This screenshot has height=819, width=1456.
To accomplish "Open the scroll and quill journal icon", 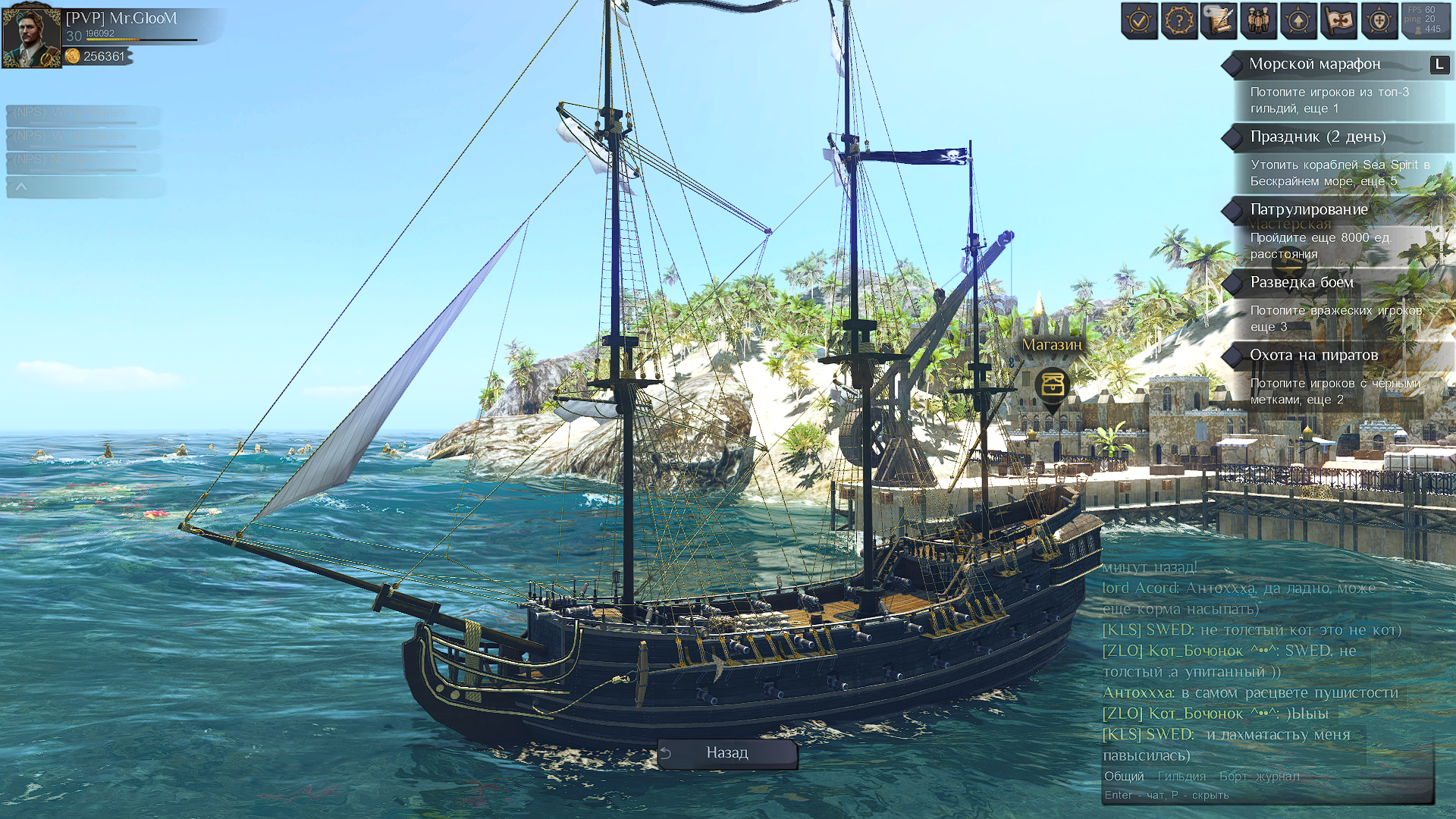I will click(x=1219, y=20).
